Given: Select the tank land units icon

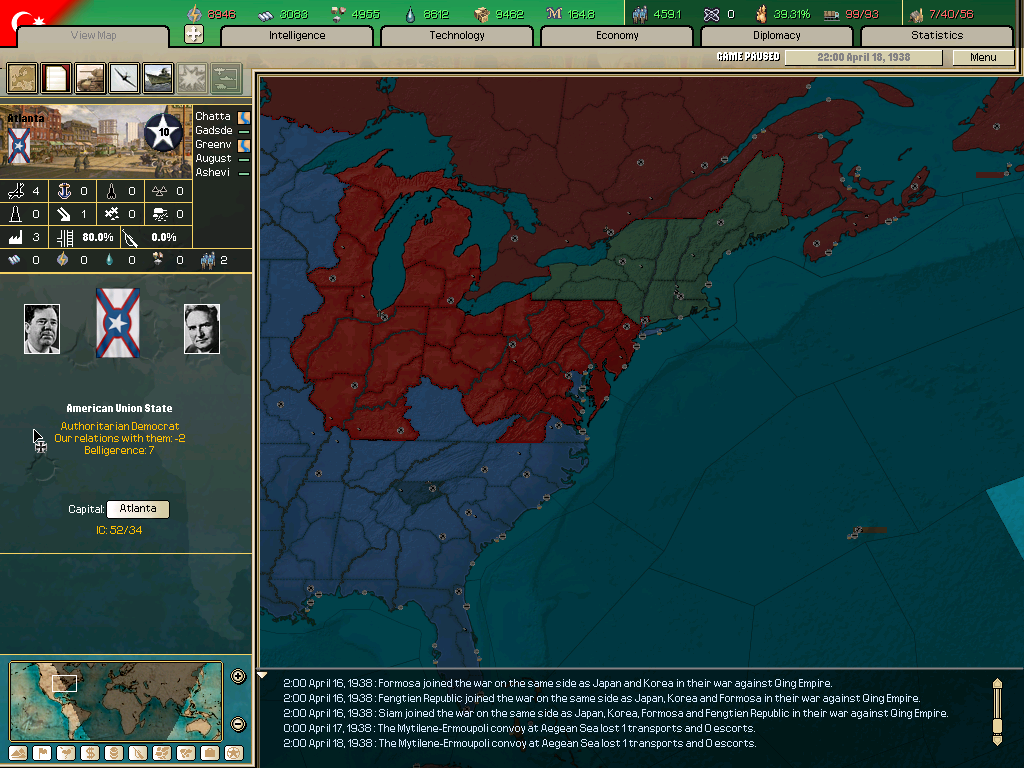Looking at the screenshot, I should click(90, 77).
